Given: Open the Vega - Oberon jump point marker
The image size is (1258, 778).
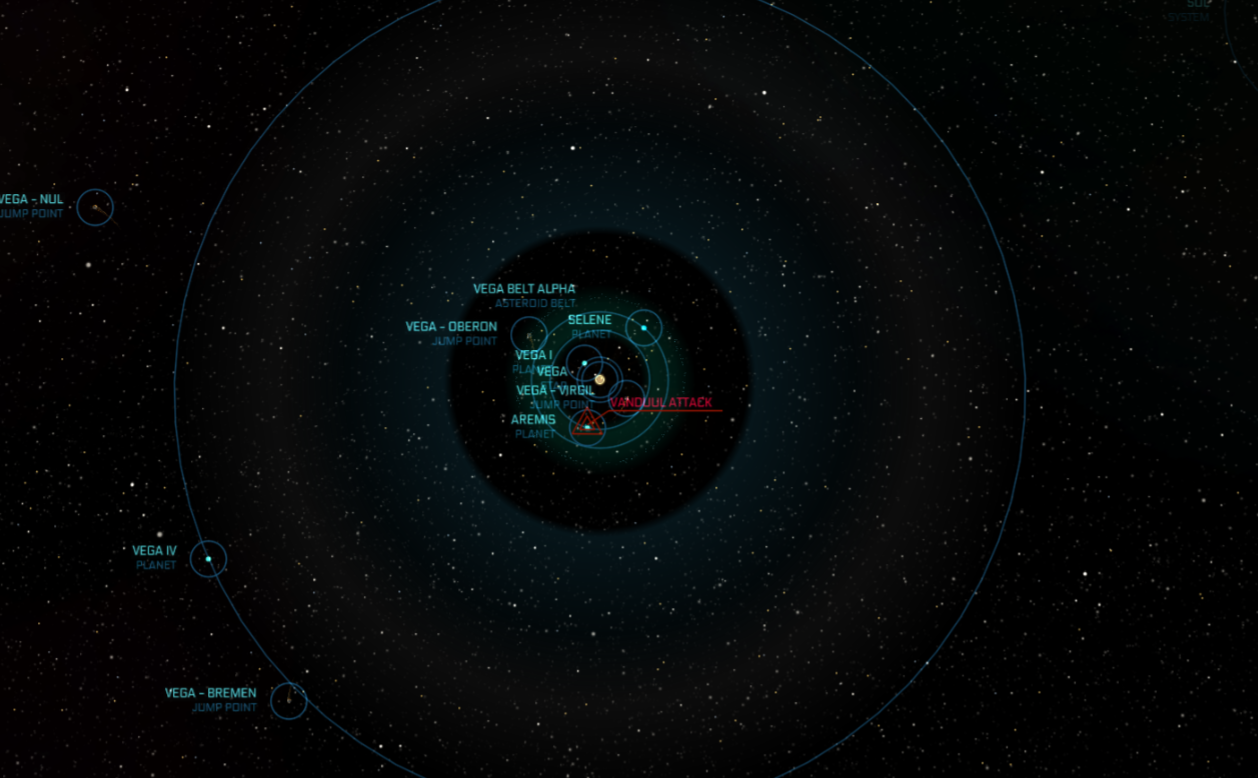Looking at the screenshot, I should tap(529, 334).
